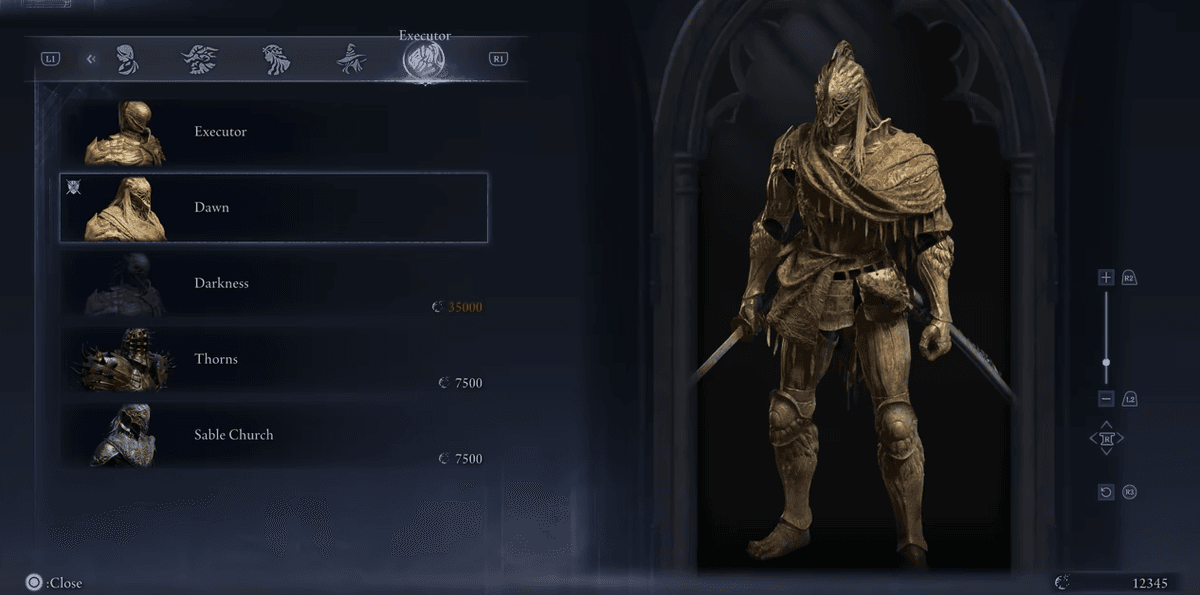The width and height of the screenshot is (1200, 595).
Task: Open the witch hat character tab
Action: [x=351, y=59]
